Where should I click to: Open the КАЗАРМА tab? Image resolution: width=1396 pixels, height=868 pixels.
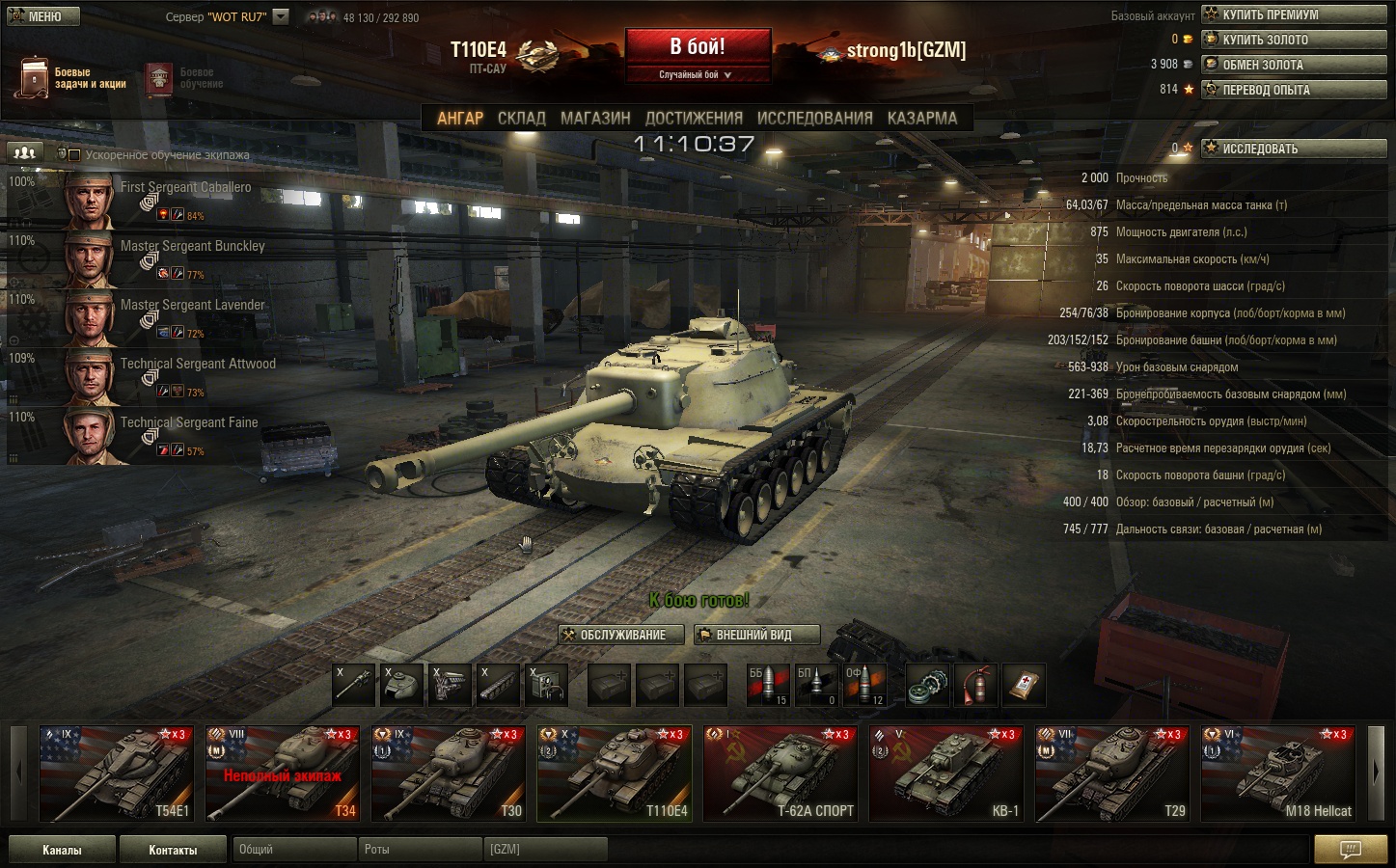tap(922, 118)
